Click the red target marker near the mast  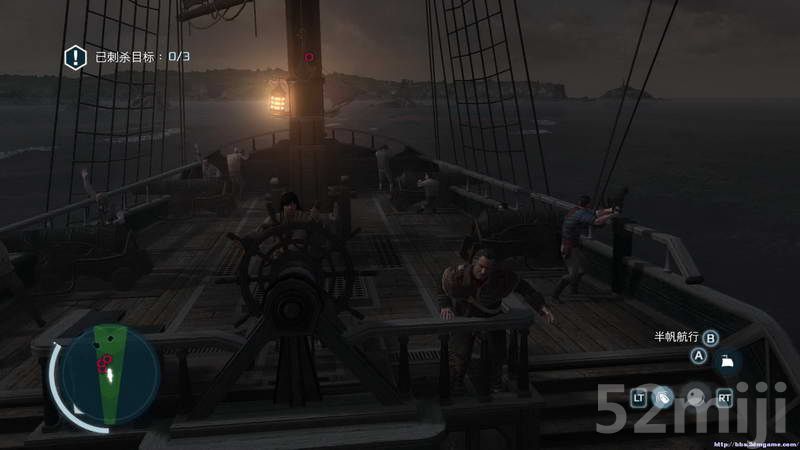coord(309,57)
